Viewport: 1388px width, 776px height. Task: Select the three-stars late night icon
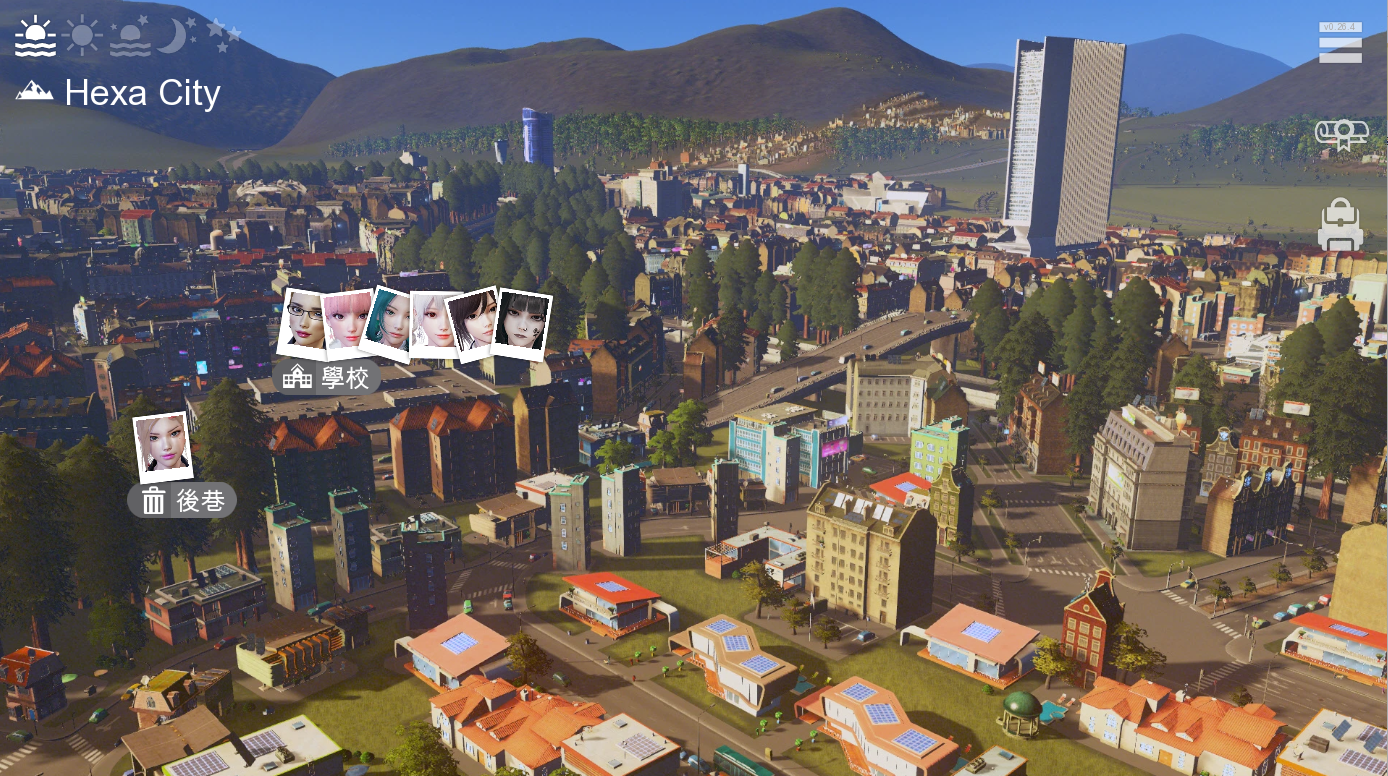tap(223, 36)
